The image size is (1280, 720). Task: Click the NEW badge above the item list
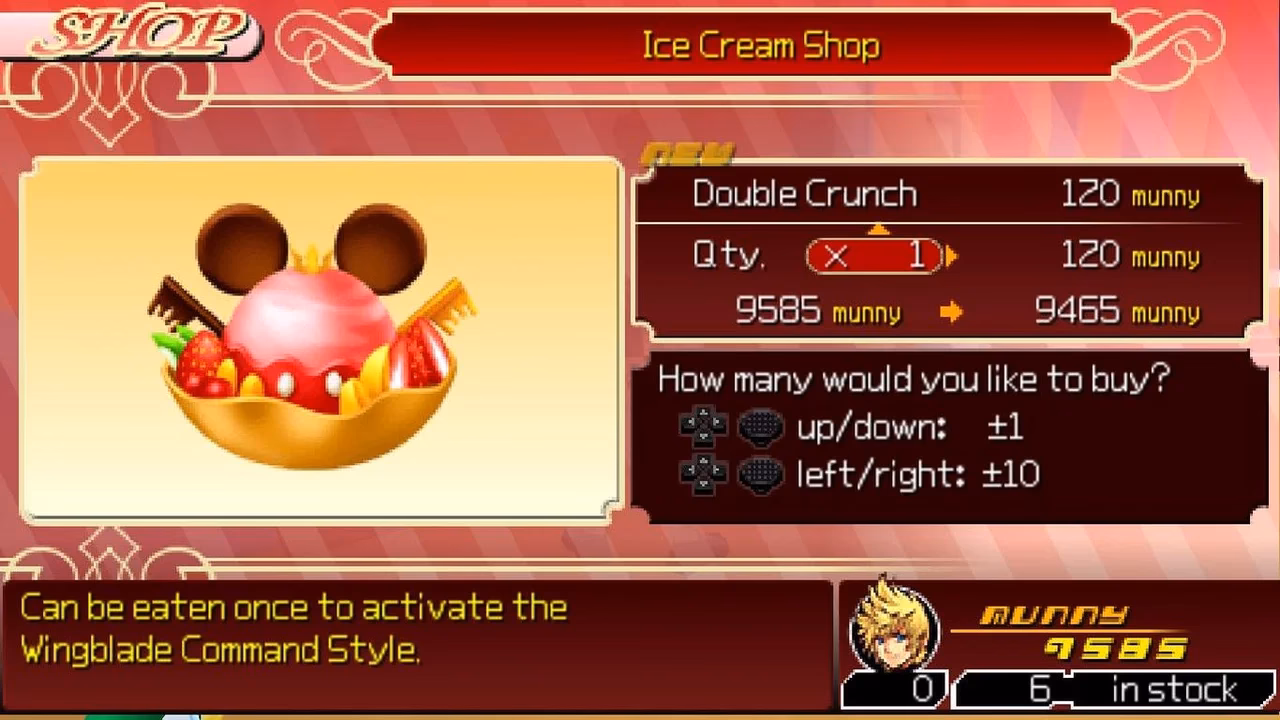690,150
